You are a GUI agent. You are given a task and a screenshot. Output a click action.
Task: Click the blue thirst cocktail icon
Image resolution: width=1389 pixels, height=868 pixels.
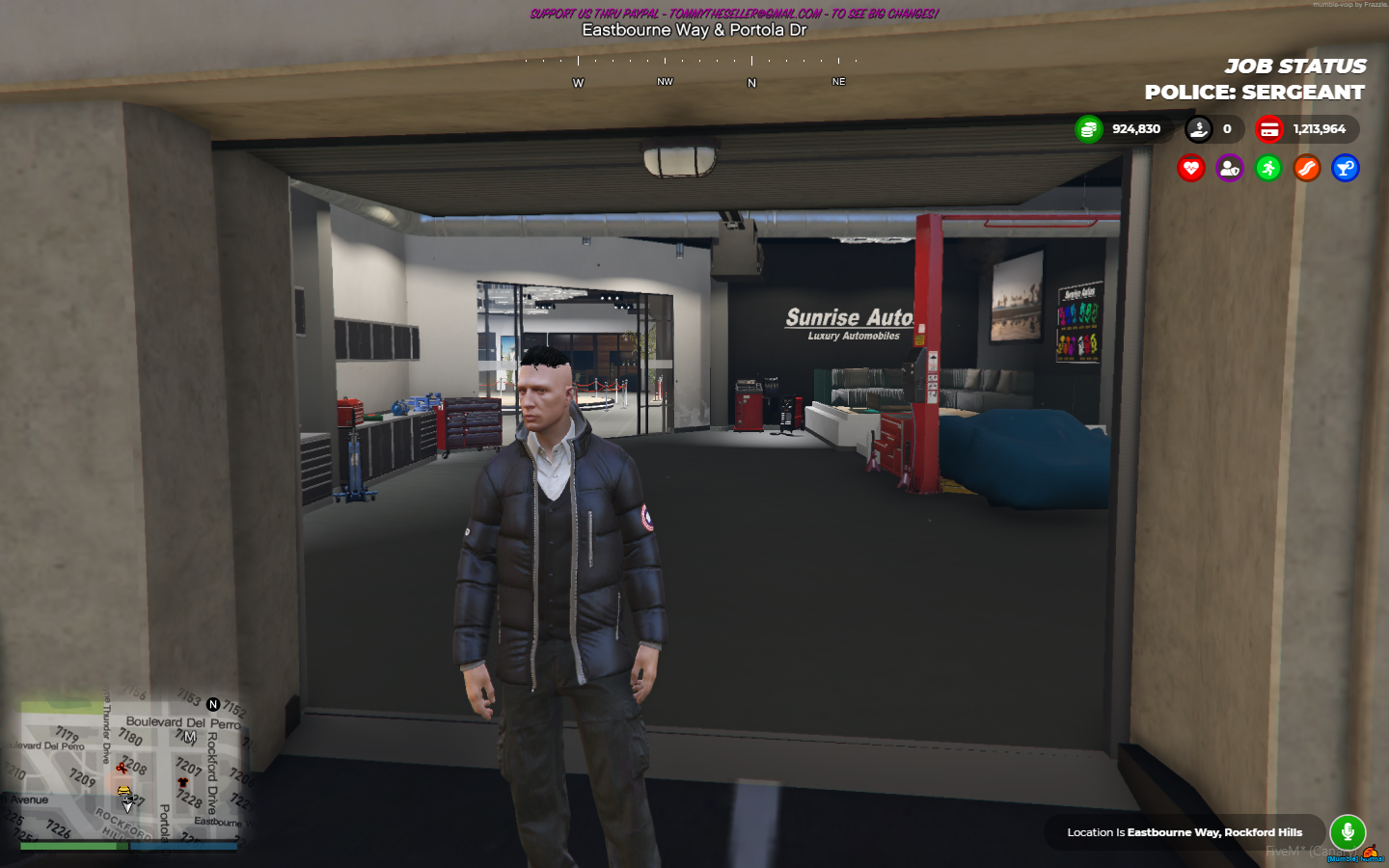1345,169
